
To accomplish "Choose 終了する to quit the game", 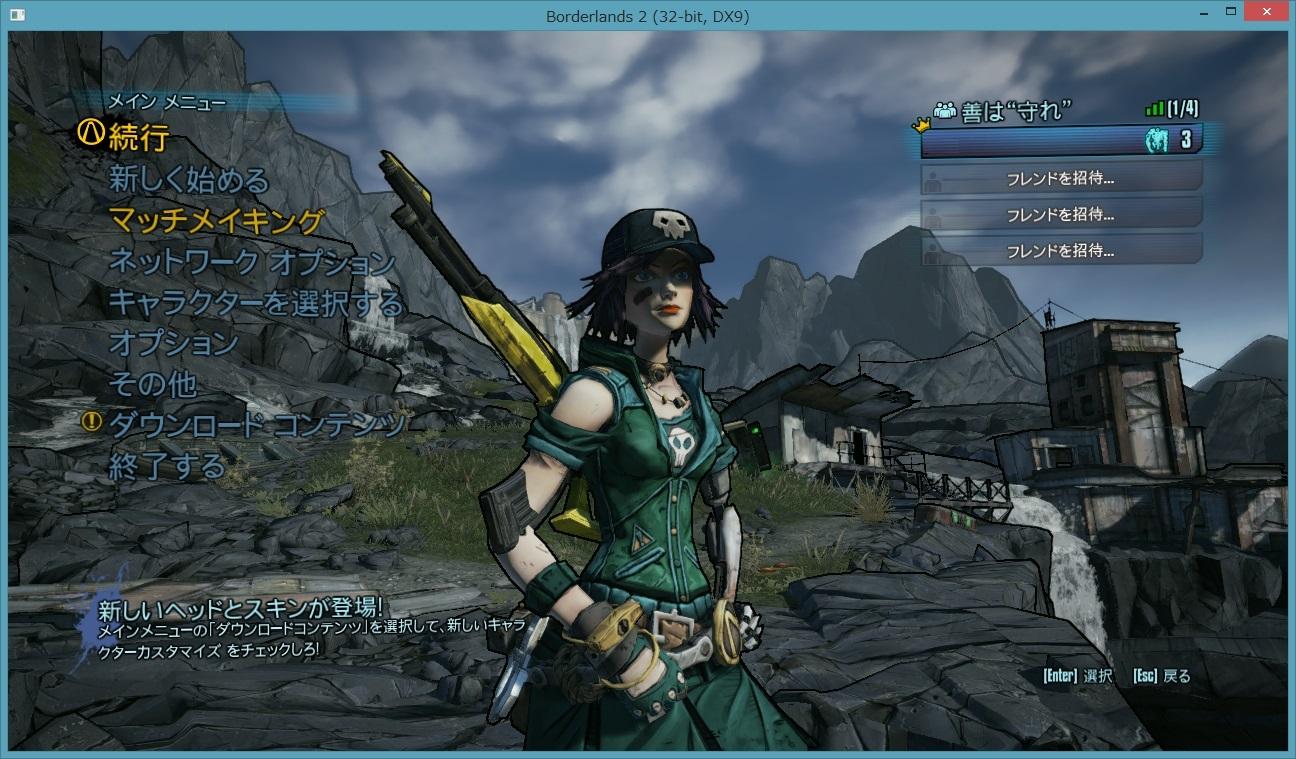I will point(167,465).
